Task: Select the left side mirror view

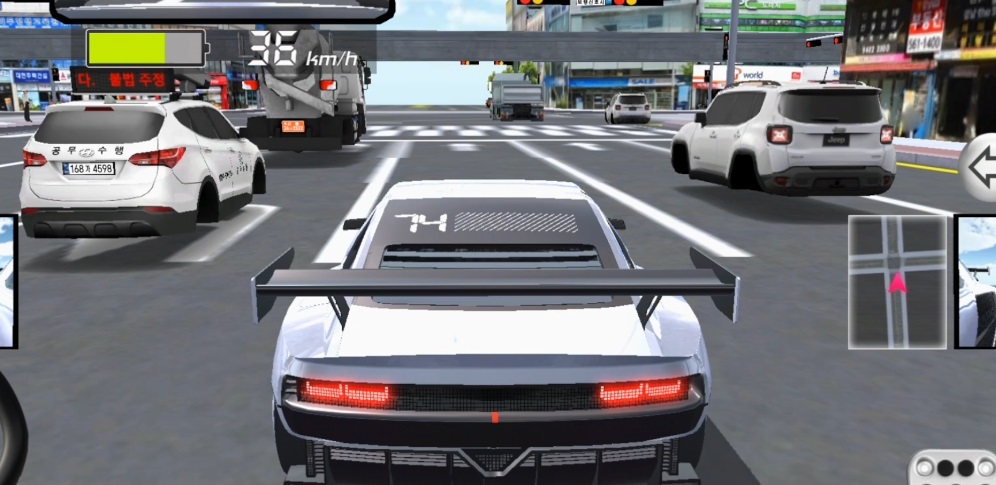Action: pos(8,281)
